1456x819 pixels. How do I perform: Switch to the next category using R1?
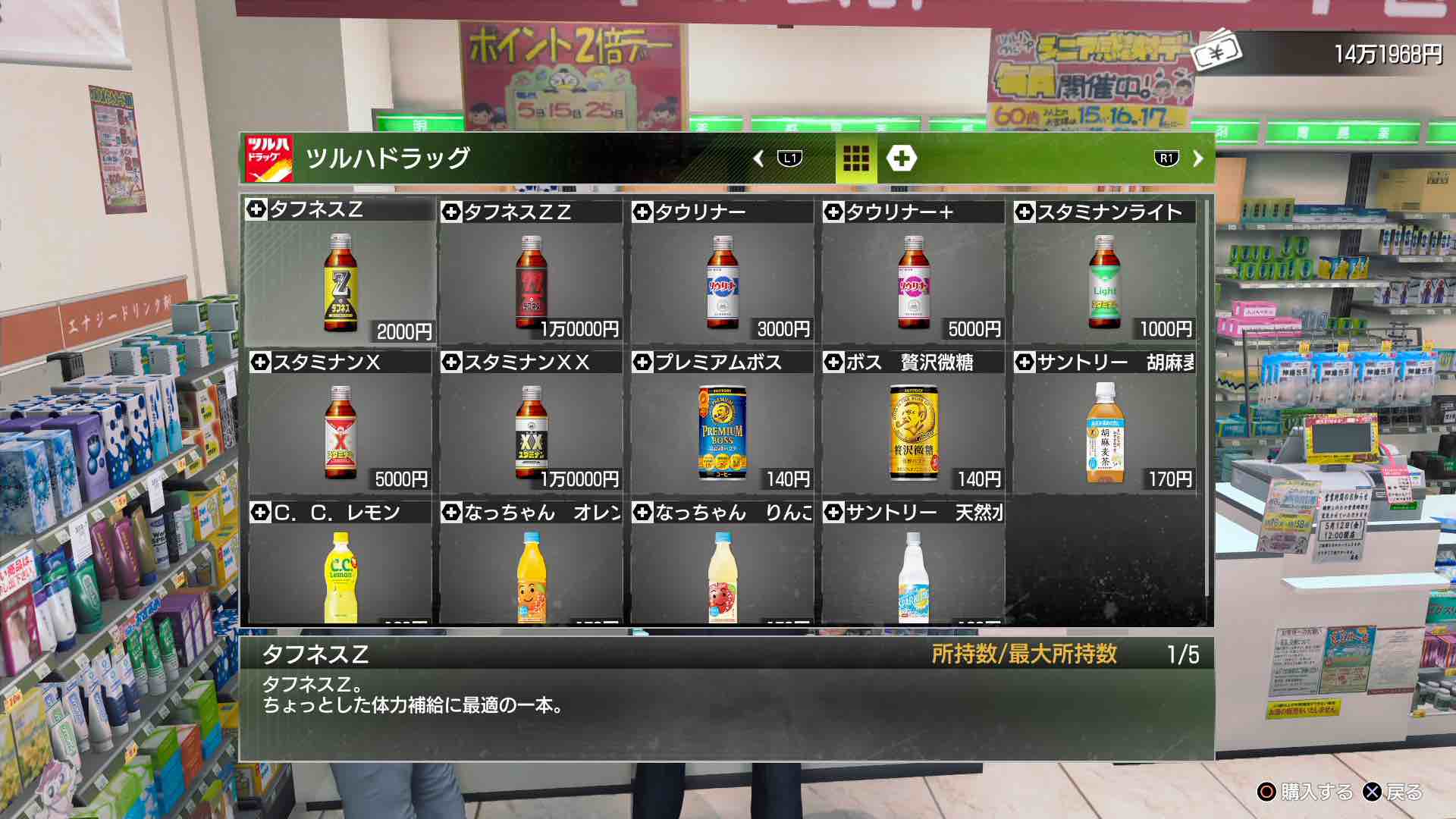click(1168, 156)
